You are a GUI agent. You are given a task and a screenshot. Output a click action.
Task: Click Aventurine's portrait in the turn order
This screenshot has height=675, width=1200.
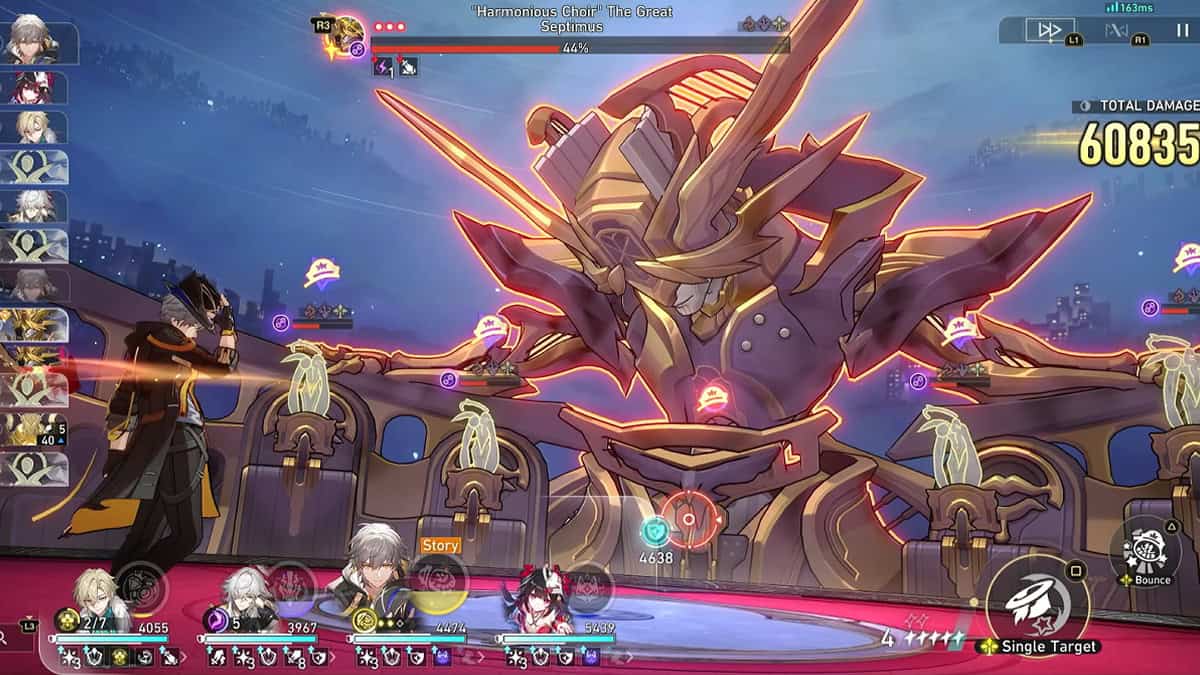click(x=32, y=127)
